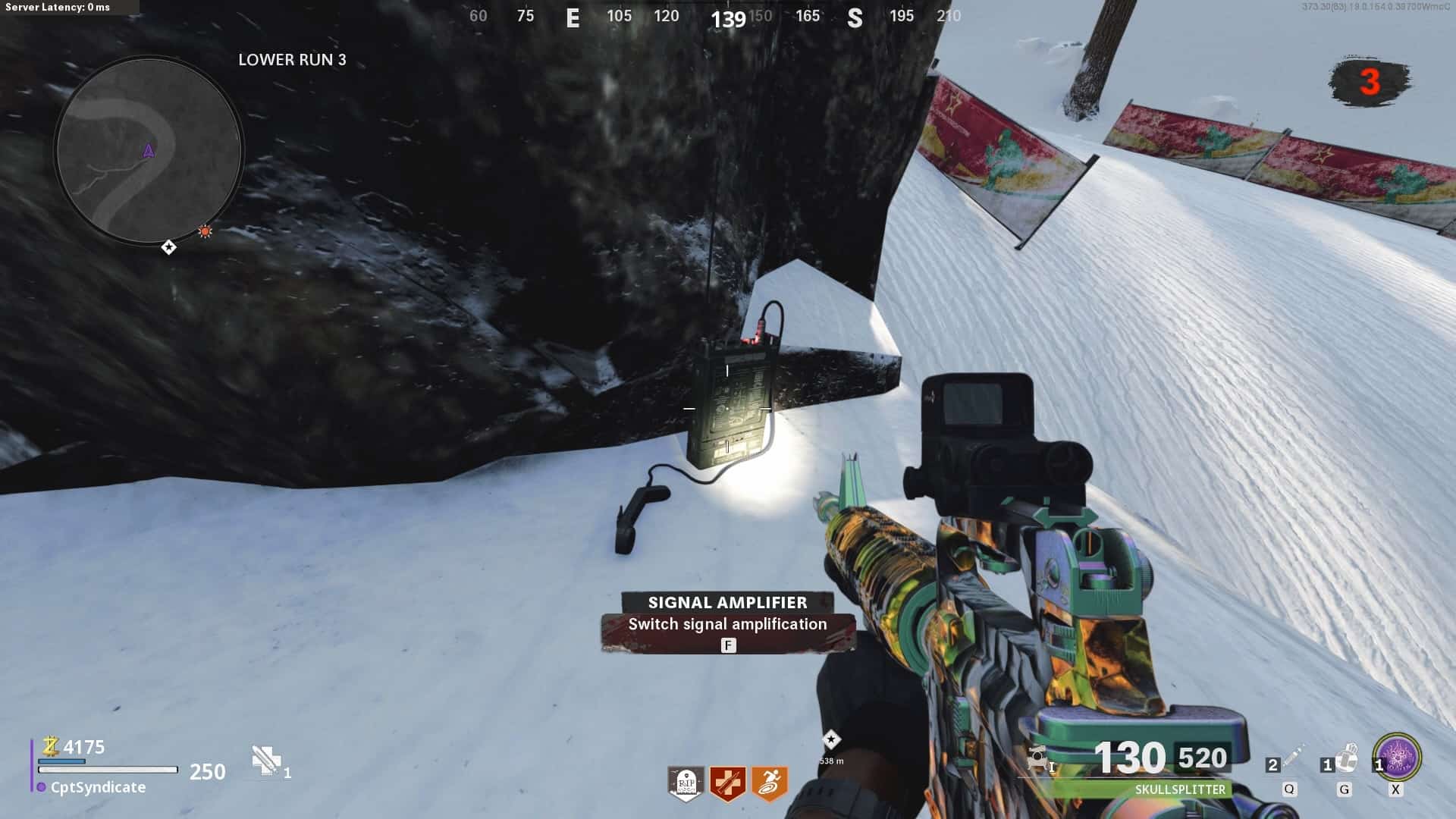Viewport: 1456px width, 819px height.
Task: Click the CptSyndicate player name
Action: 98,787
